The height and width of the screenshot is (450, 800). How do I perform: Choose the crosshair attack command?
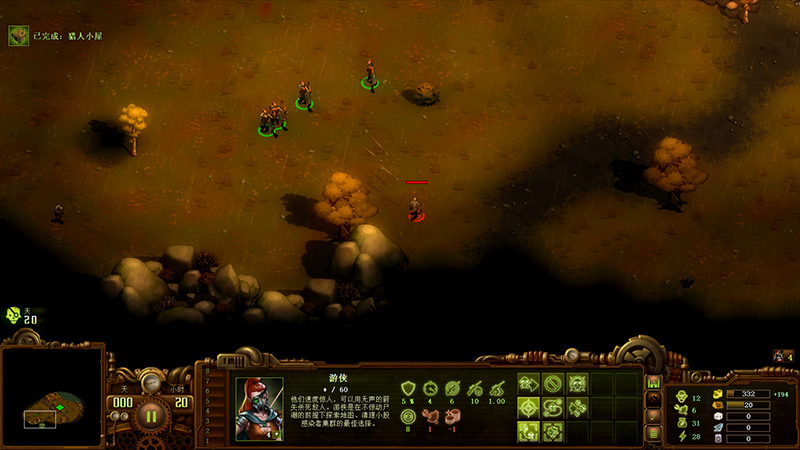(x=529, y=408)
